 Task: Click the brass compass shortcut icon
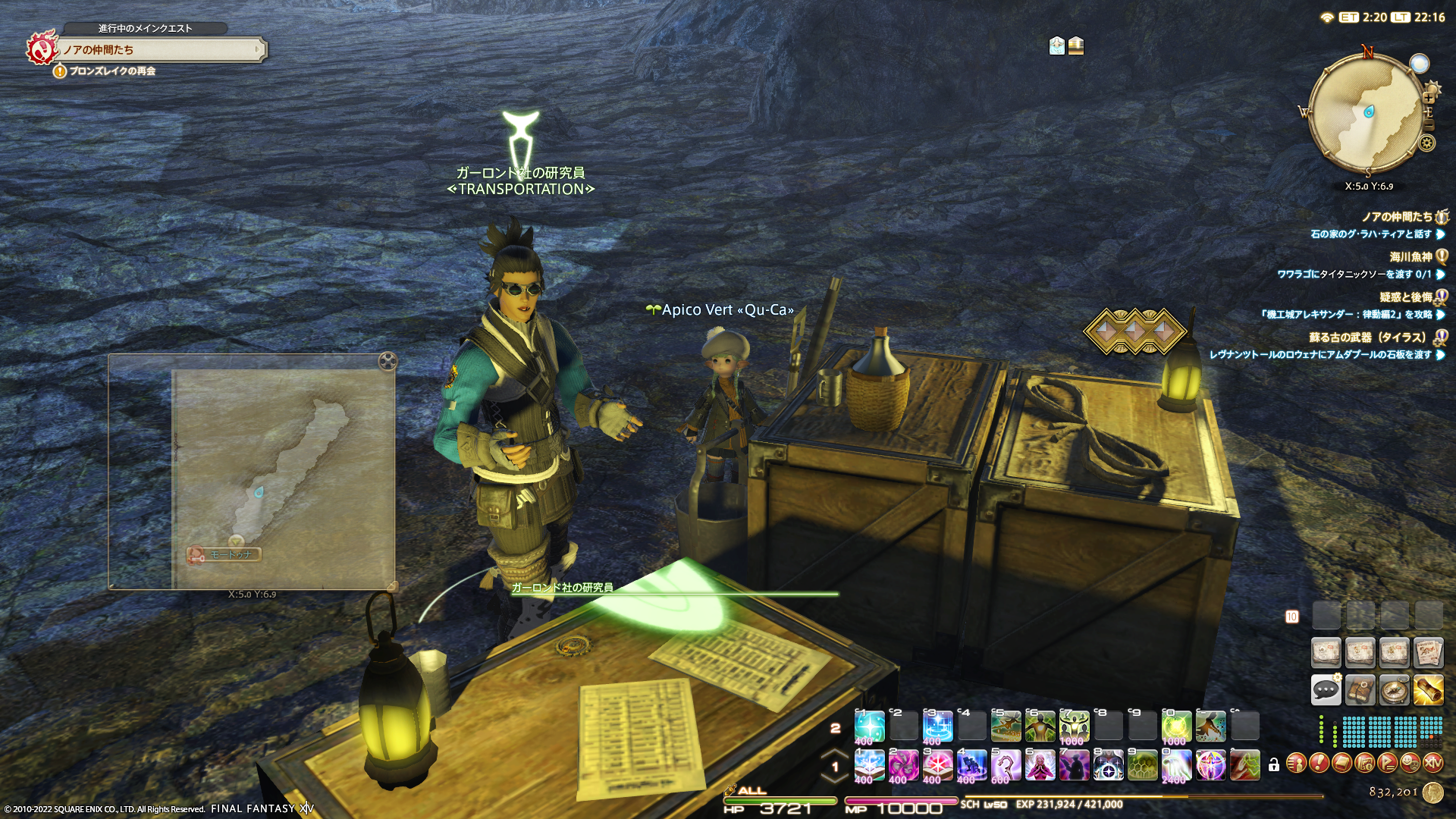tap(1394, 690)
